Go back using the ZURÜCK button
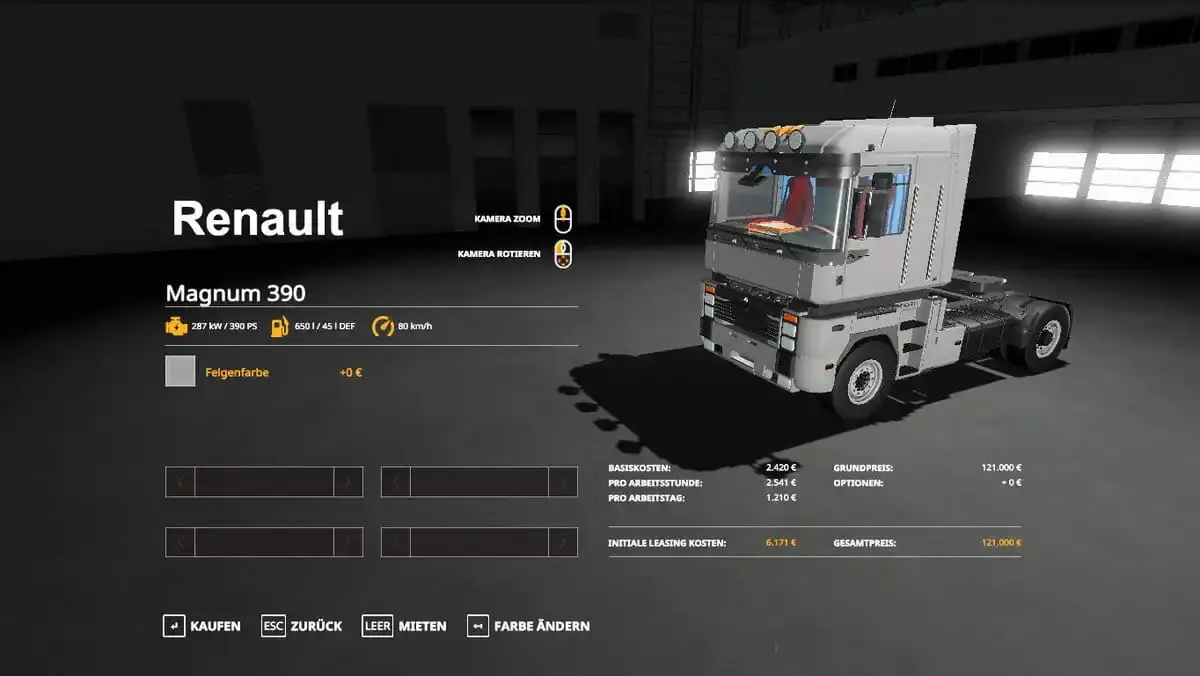The width and height of the screenshot is (1200, 676). pyautogui.click(x=302, y=626)
